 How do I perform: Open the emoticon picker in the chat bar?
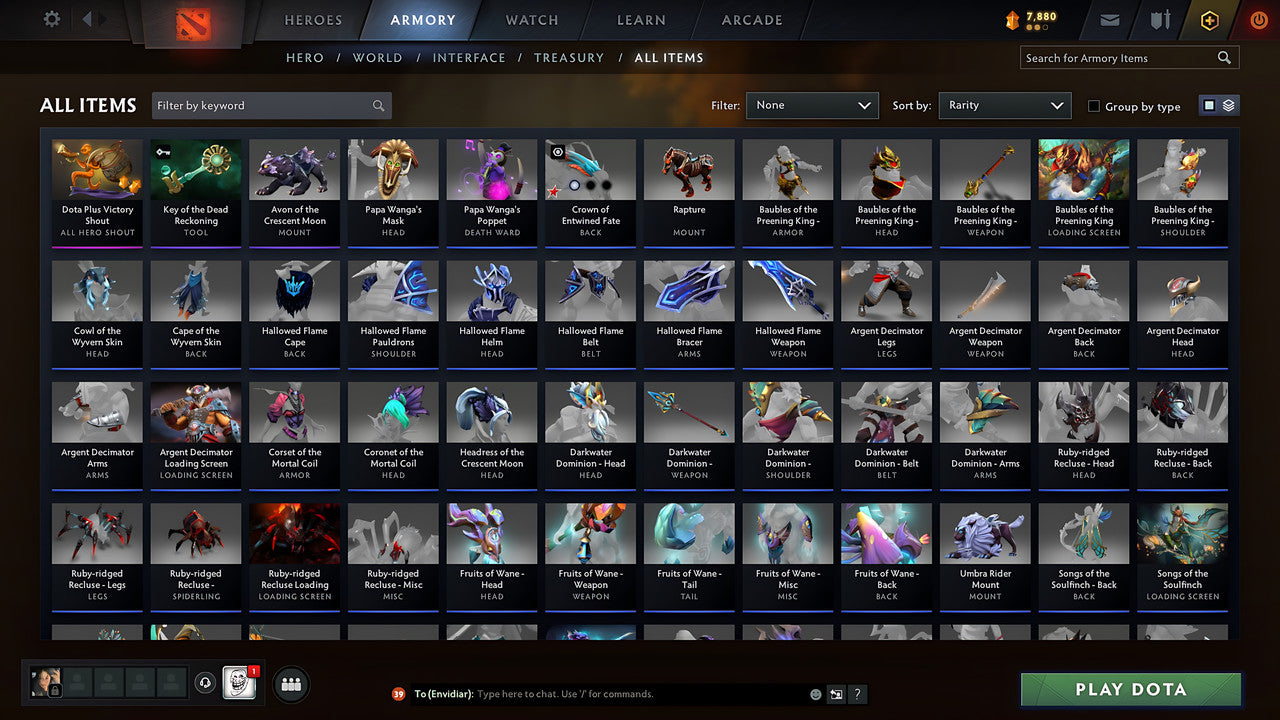[x=814, y=693]
